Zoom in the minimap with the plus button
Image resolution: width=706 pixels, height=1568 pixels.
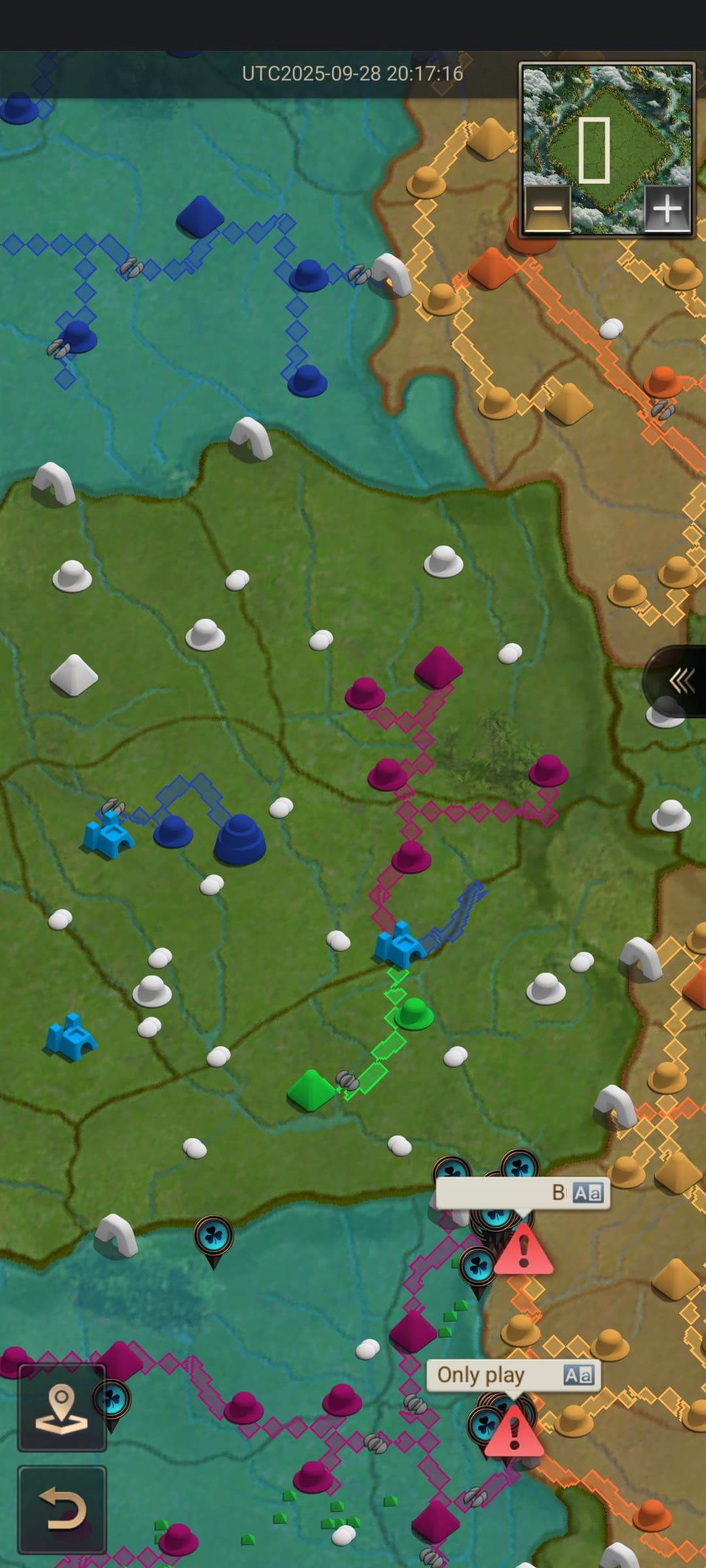(x=667, y=210)
